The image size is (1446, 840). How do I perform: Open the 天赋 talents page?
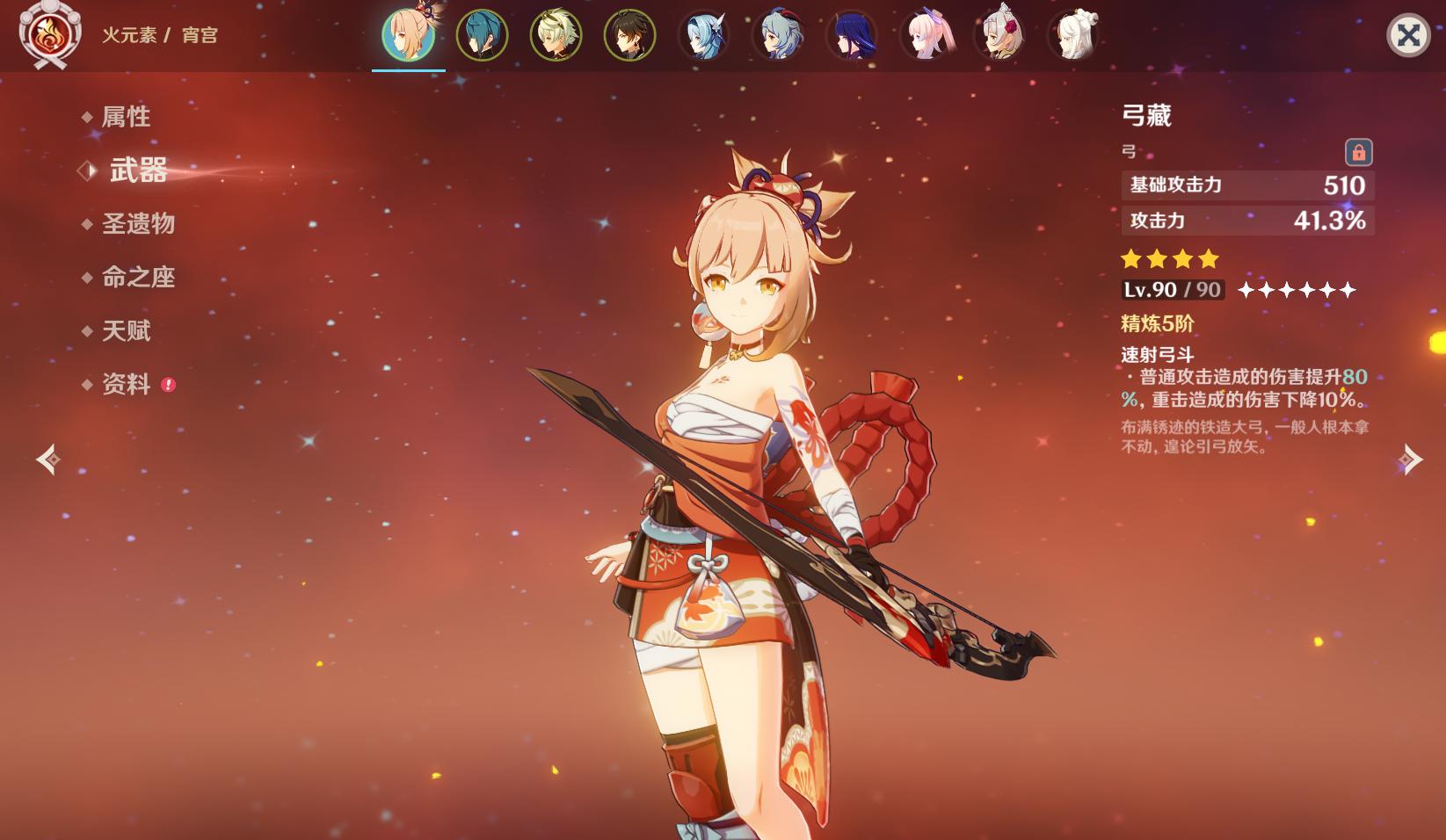pos(126,331)
